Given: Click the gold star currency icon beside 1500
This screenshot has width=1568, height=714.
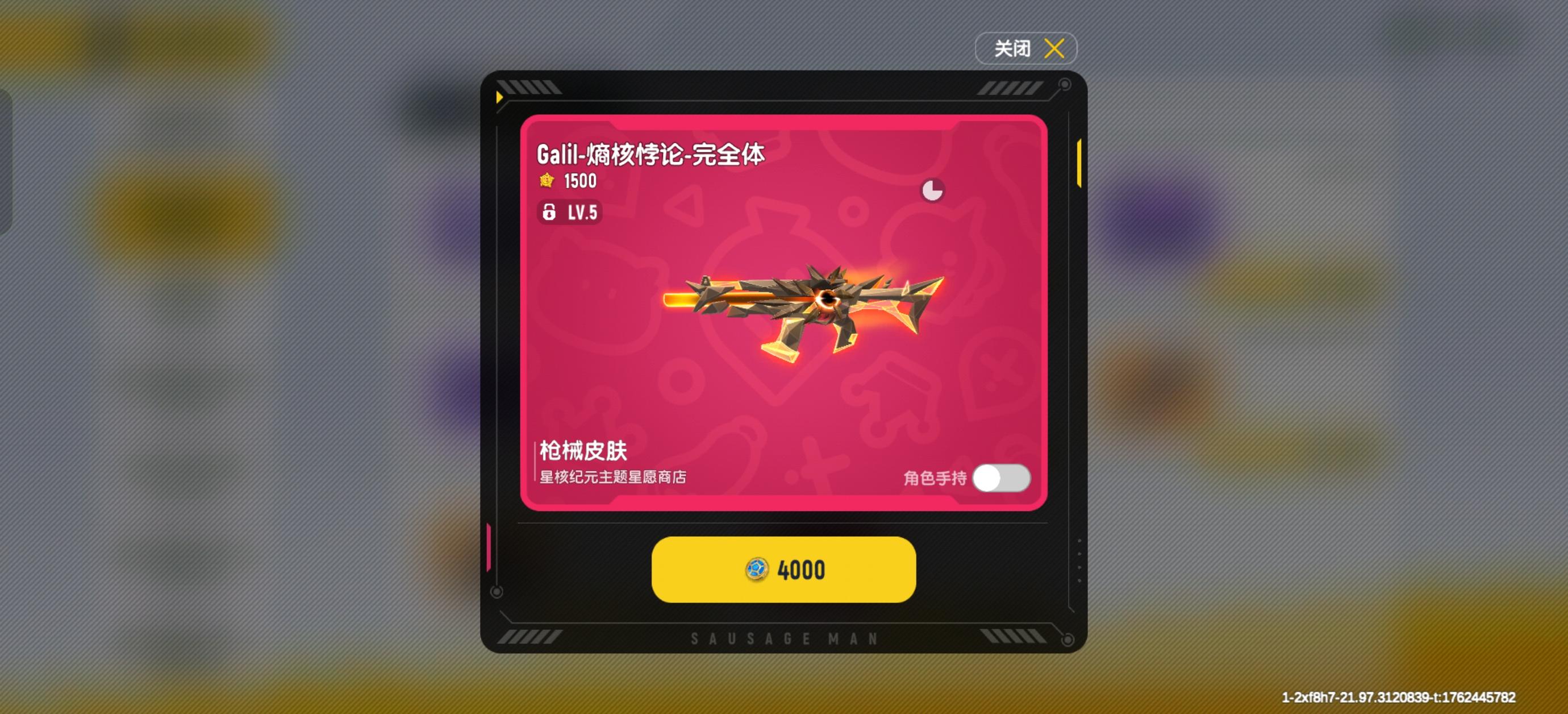Looking at the screenshot, I should (x=548, y=180).
